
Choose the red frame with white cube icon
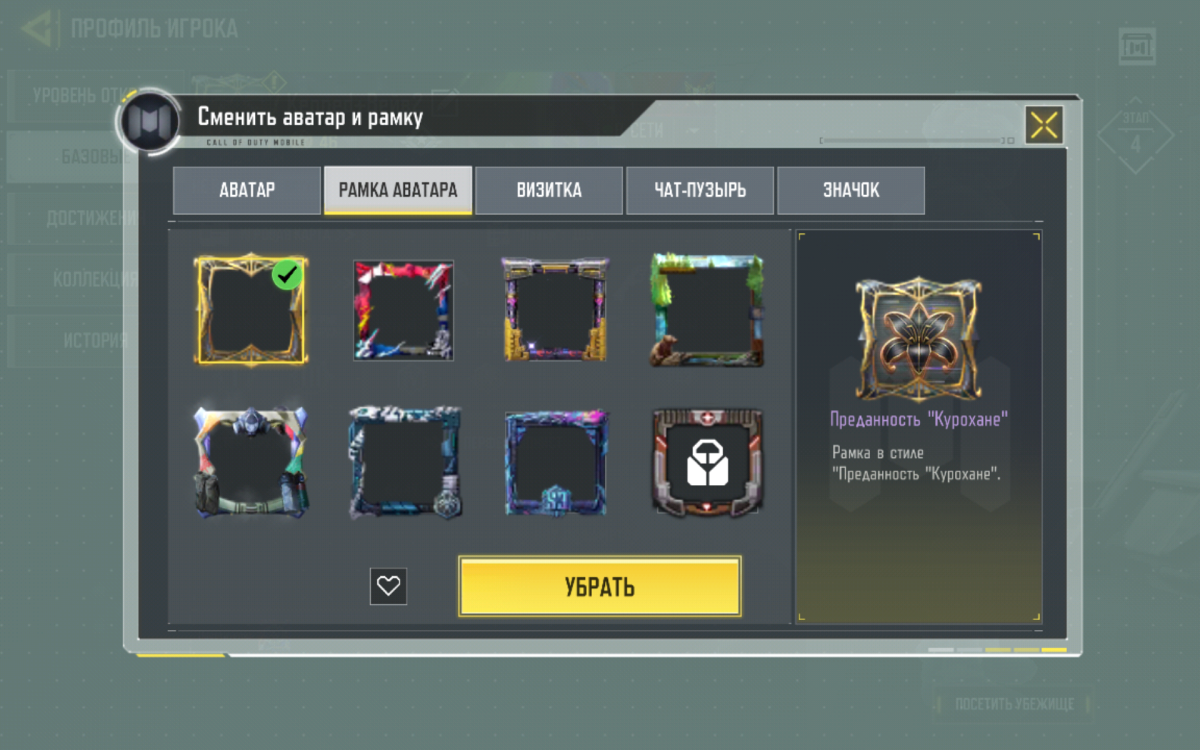point(707,461)
